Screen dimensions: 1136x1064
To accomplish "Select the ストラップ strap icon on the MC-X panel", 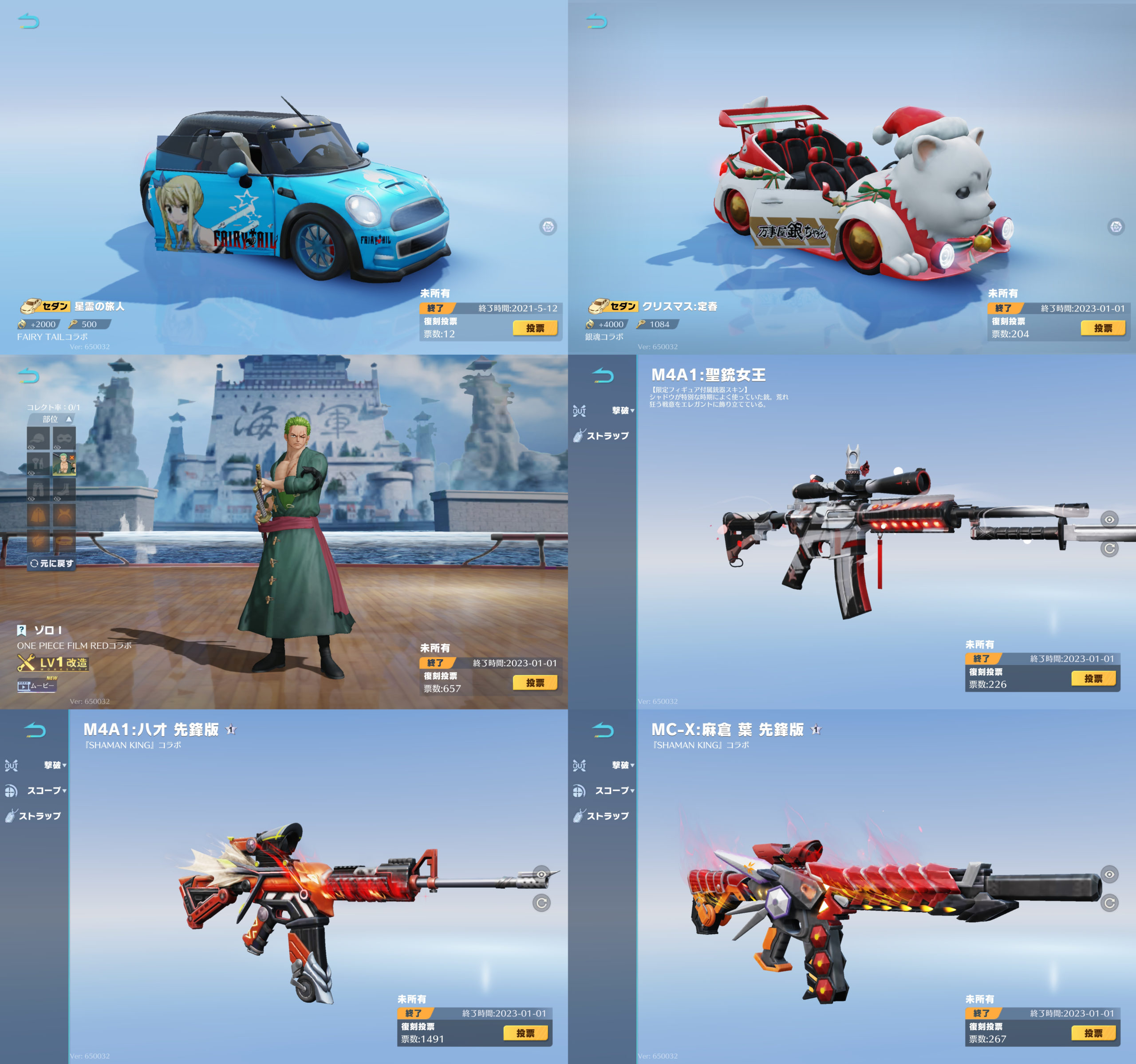I will coord(603,816).
